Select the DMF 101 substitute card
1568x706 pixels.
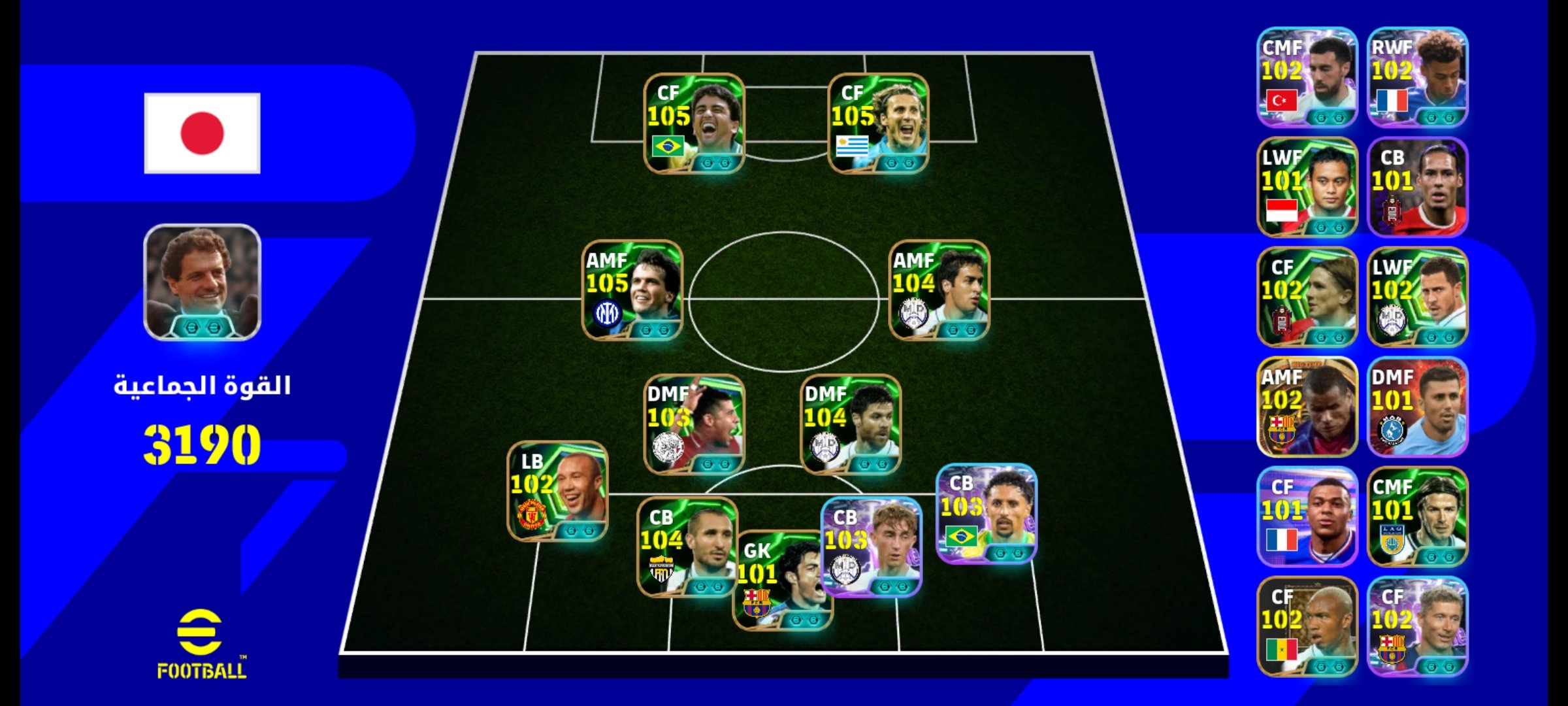[x=1417, y=407]
